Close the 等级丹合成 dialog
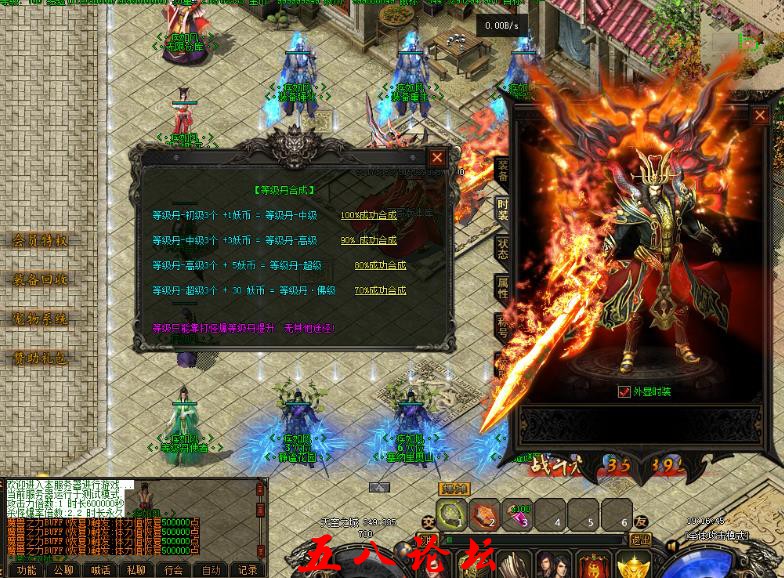 (x=437, y=158)
